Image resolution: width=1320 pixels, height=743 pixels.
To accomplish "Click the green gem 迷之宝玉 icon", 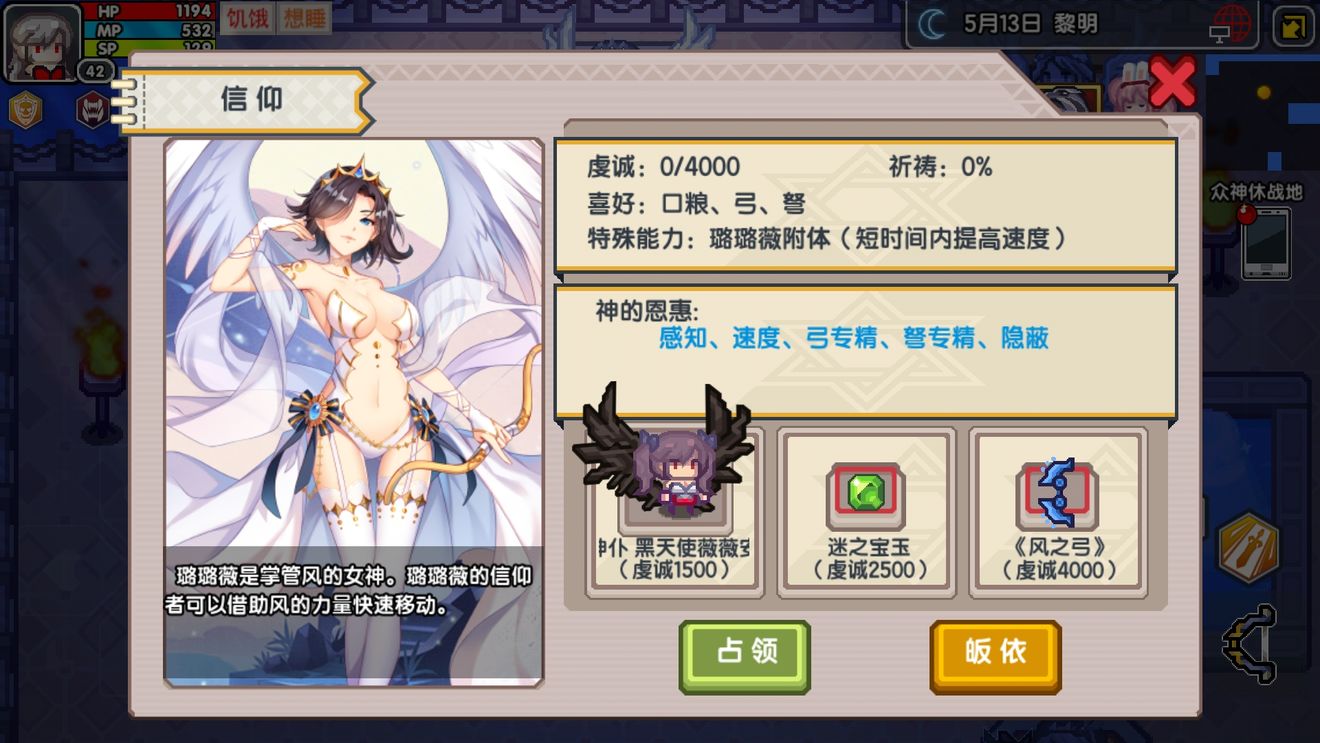I will pyautogui.click(x=866, y=492).
